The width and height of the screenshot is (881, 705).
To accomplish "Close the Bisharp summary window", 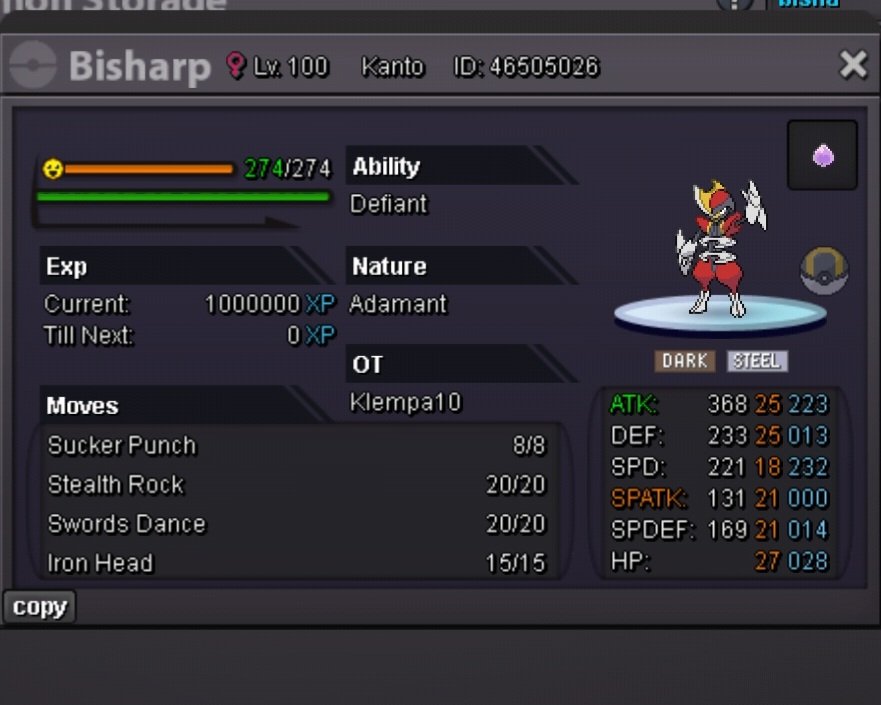I will (853, 65).
